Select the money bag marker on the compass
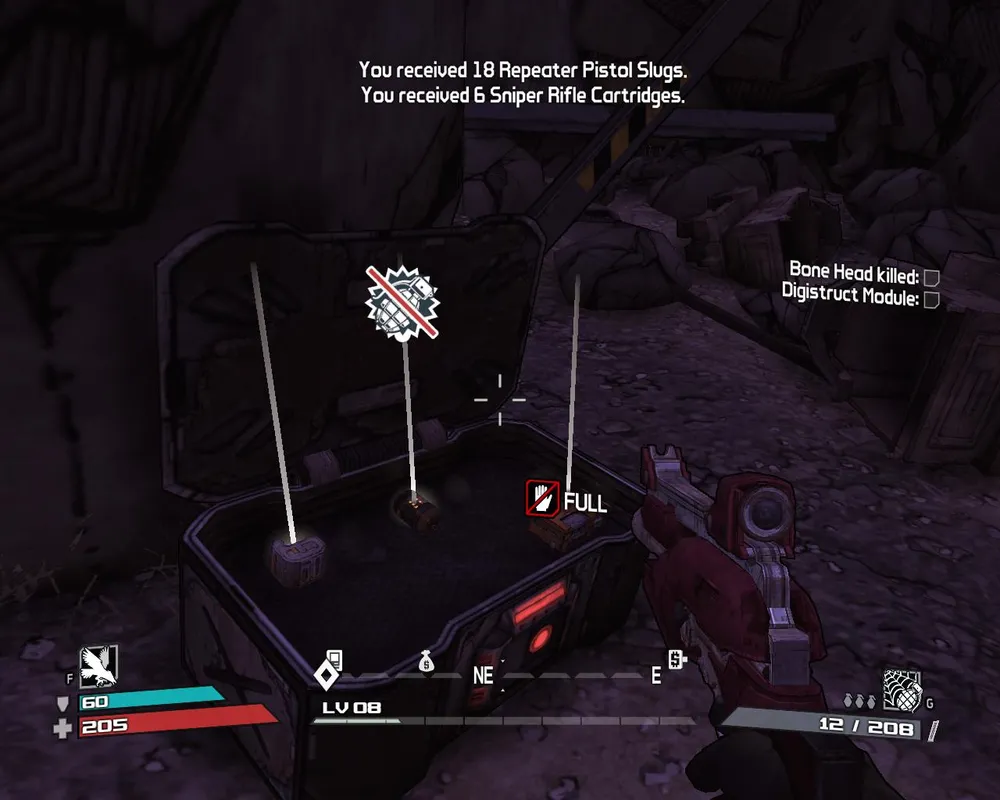The width and height of the screenshot is (1000, 800). click(x=426, y=661)
